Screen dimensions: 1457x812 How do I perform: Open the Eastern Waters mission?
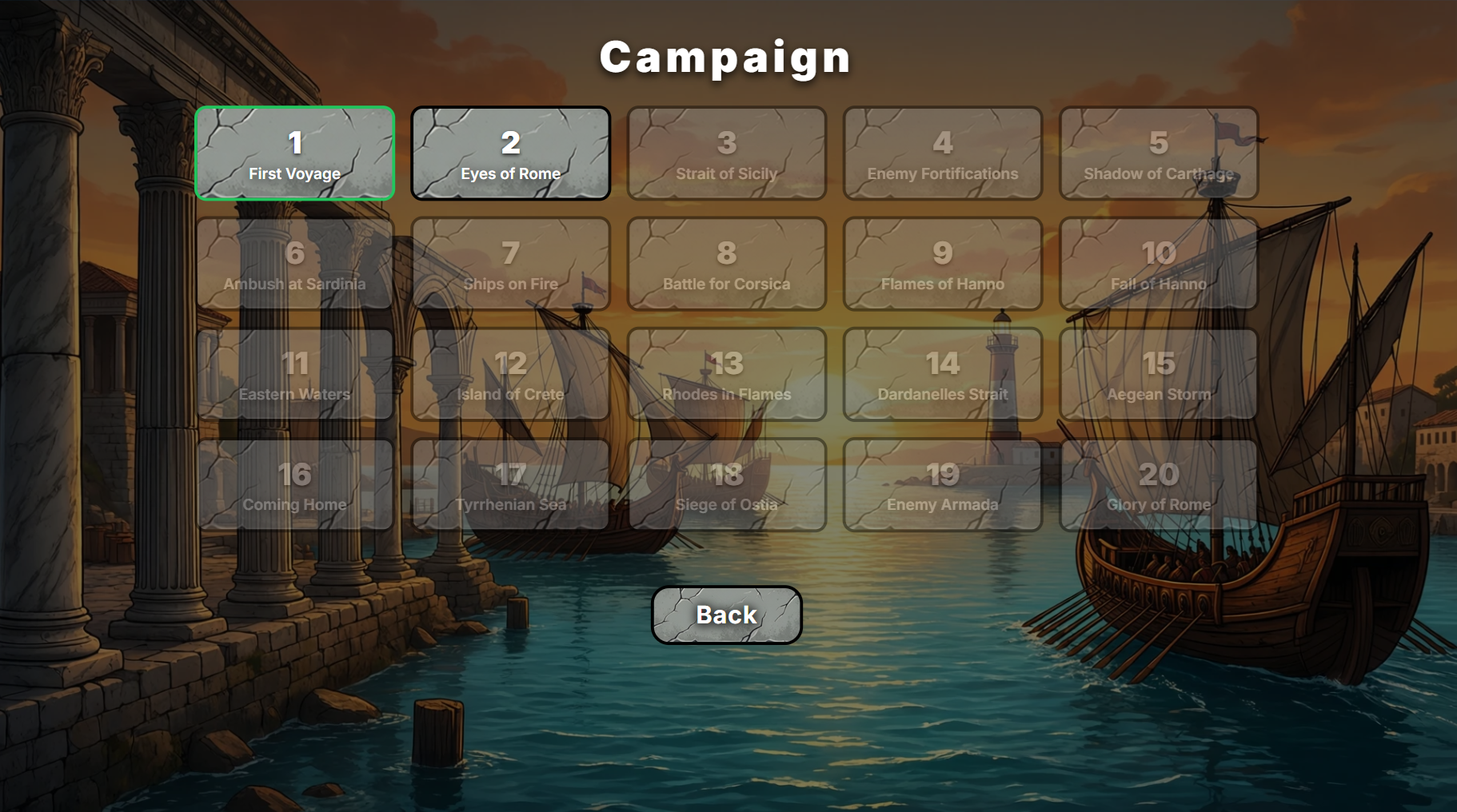tap(295, 374)
